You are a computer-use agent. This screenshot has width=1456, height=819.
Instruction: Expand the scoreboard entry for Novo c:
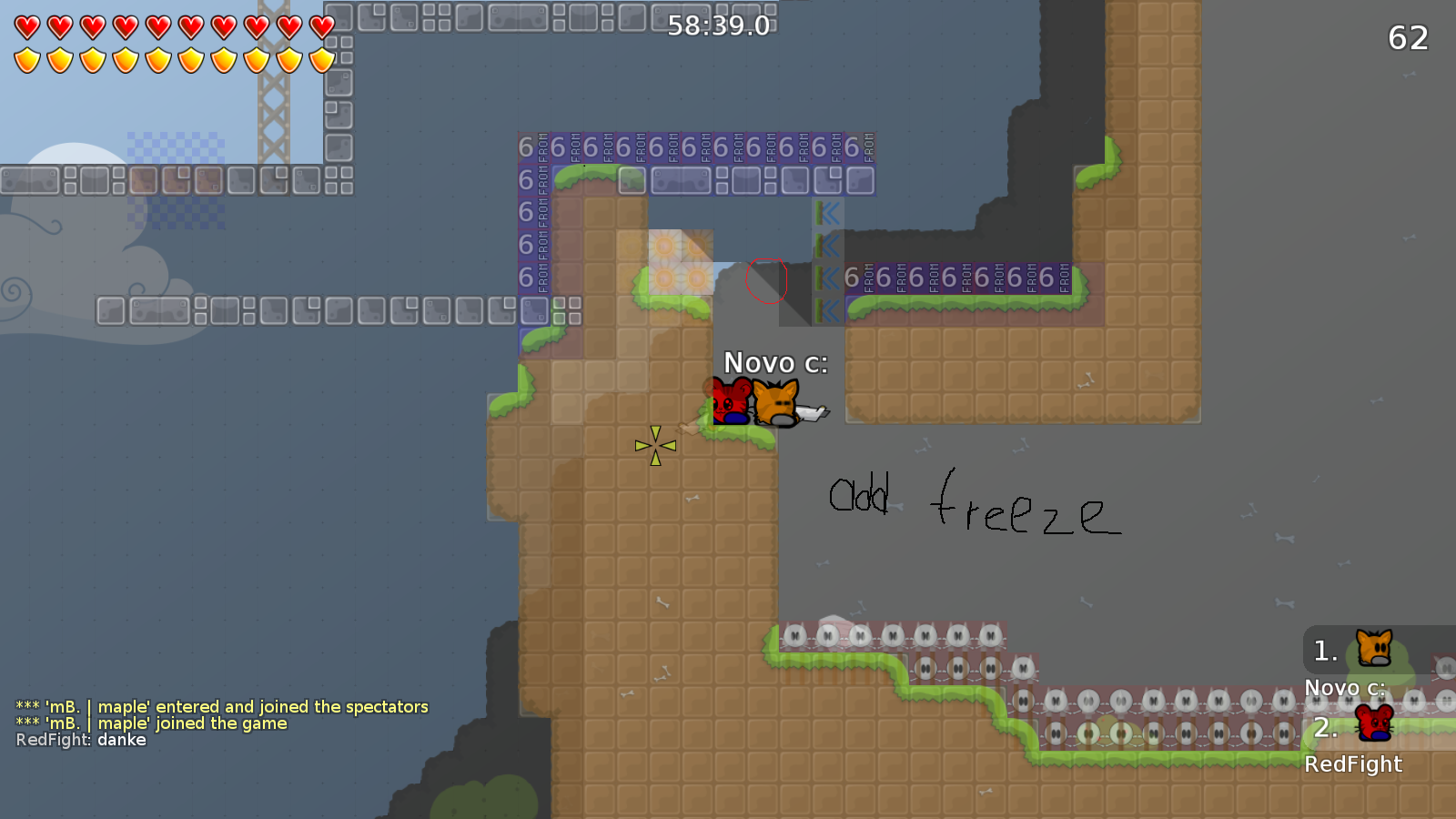point(1344,688)
